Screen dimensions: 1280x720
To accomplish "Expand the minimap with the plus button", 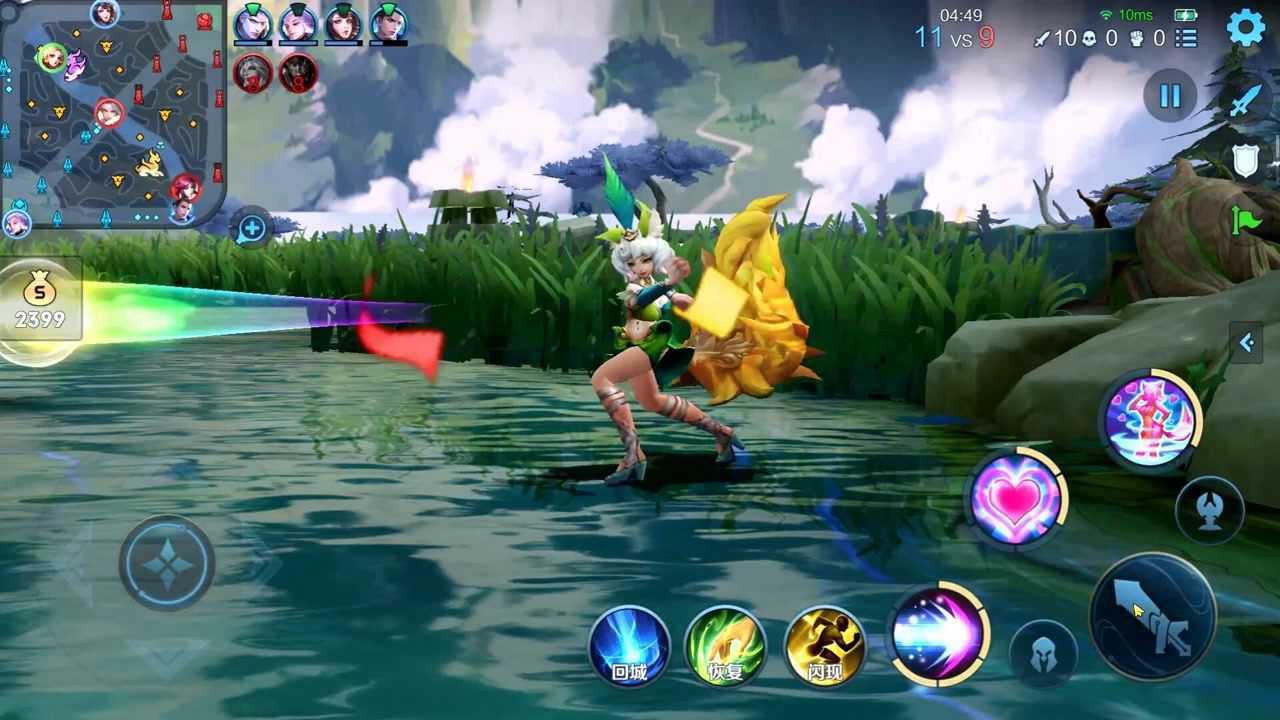I will coord(251,229).
